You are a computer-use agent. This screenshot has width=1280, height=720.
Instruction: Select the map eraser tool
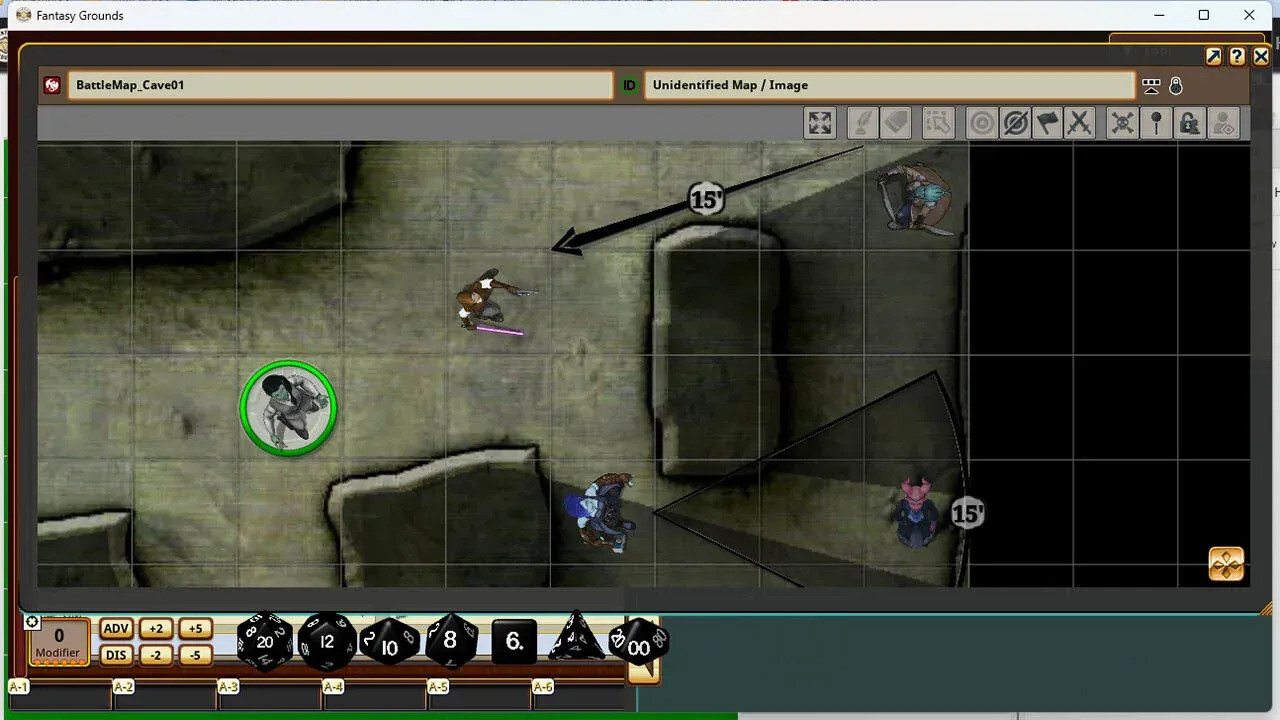tap(896, 122)
